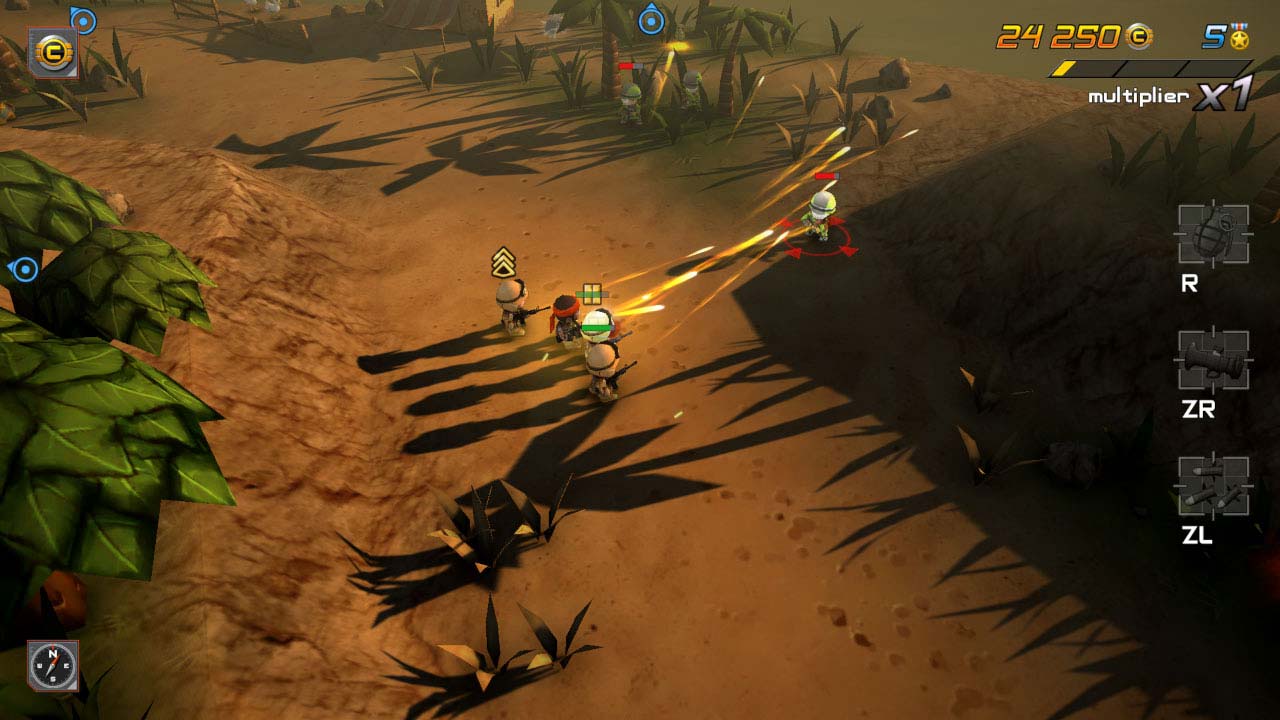Select the bazooka weapon mapped to ZR
The width and height of the screenshot is (1280, 720).
1211,362
